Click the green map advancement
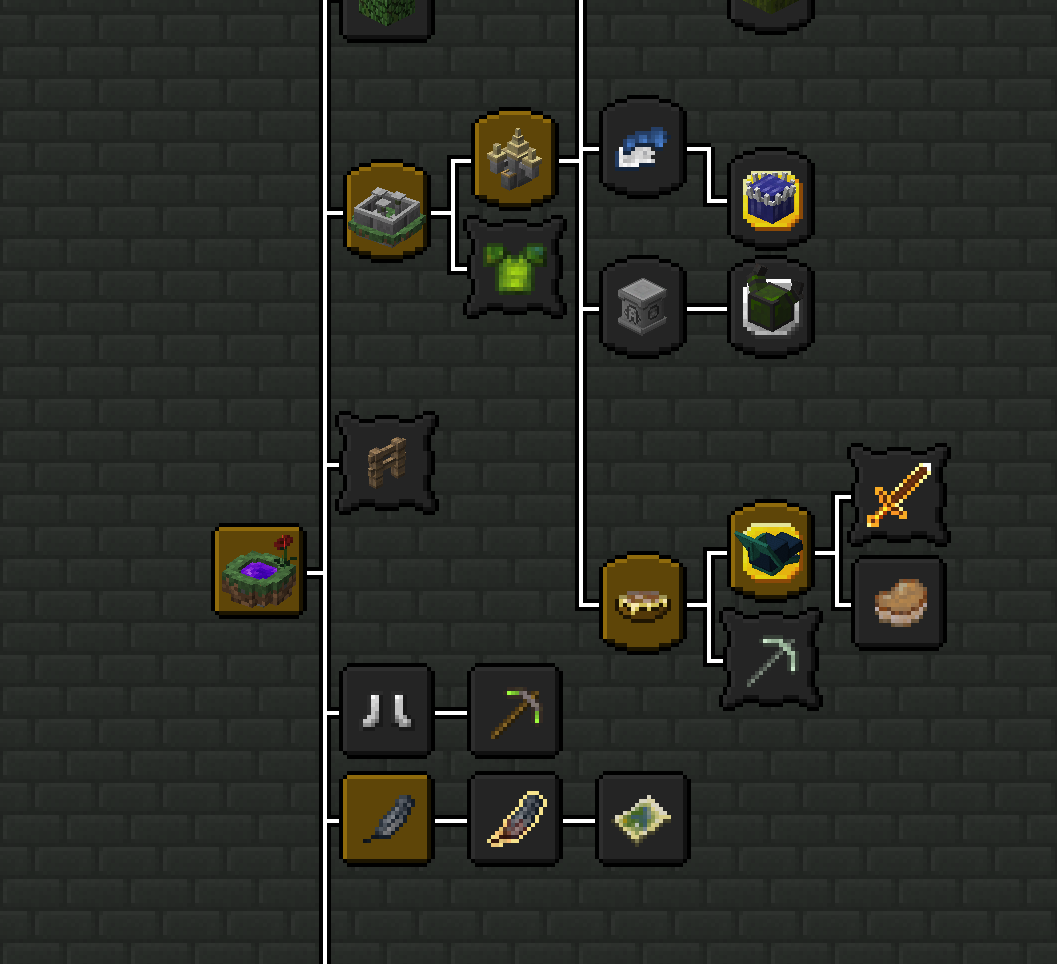The height and width of the screenshot is (964, 1057). [x=643, y=820]
